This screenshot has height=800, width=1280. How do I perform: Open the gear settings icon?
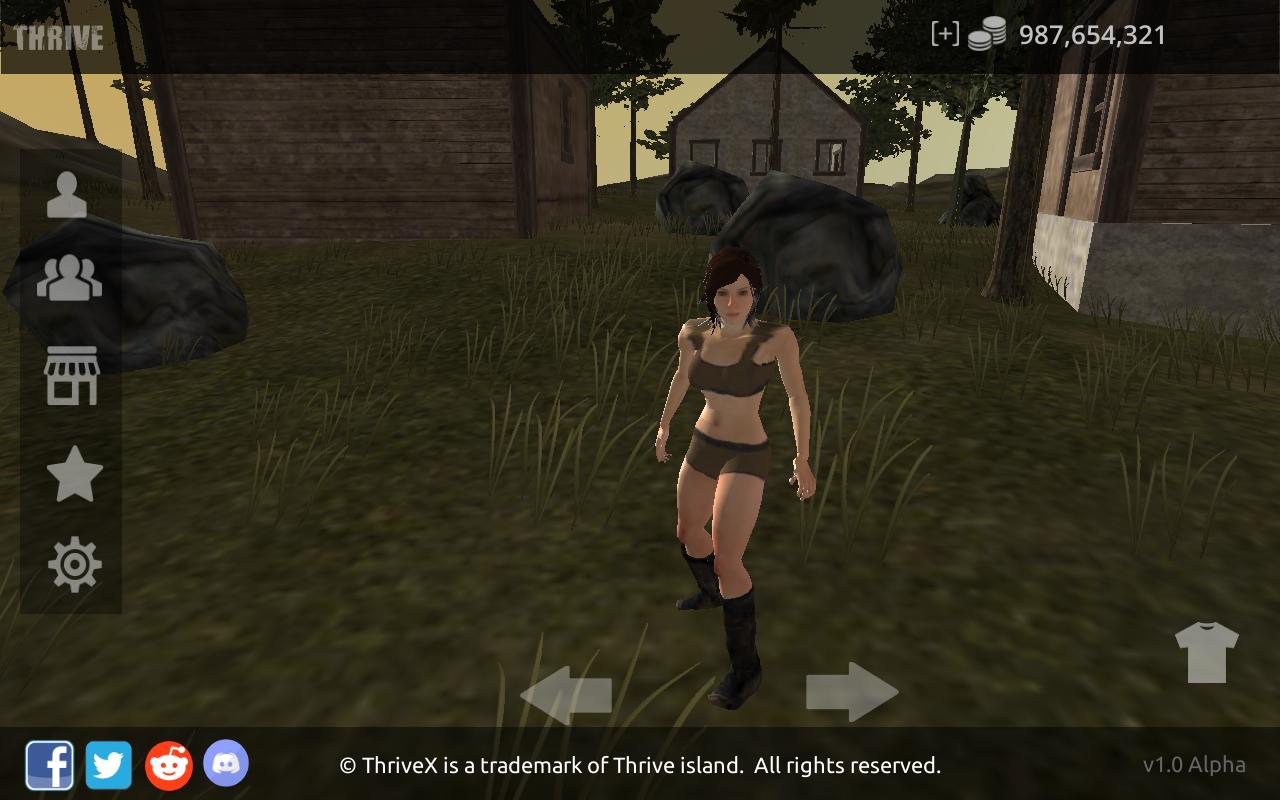tap(75, 565)
